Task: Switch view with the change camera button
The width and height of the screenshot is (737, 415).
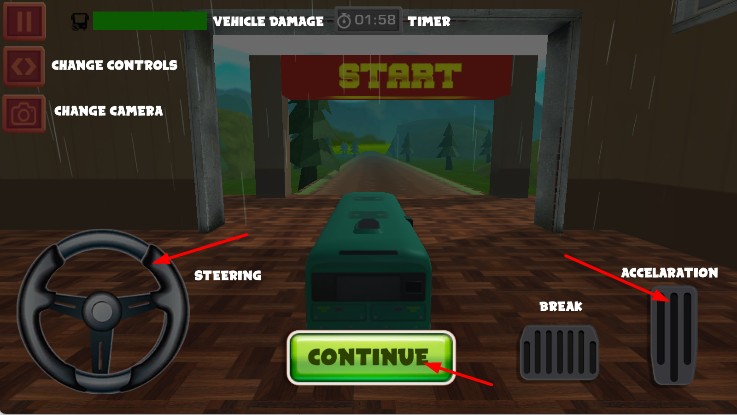Action: click(24, 113)
